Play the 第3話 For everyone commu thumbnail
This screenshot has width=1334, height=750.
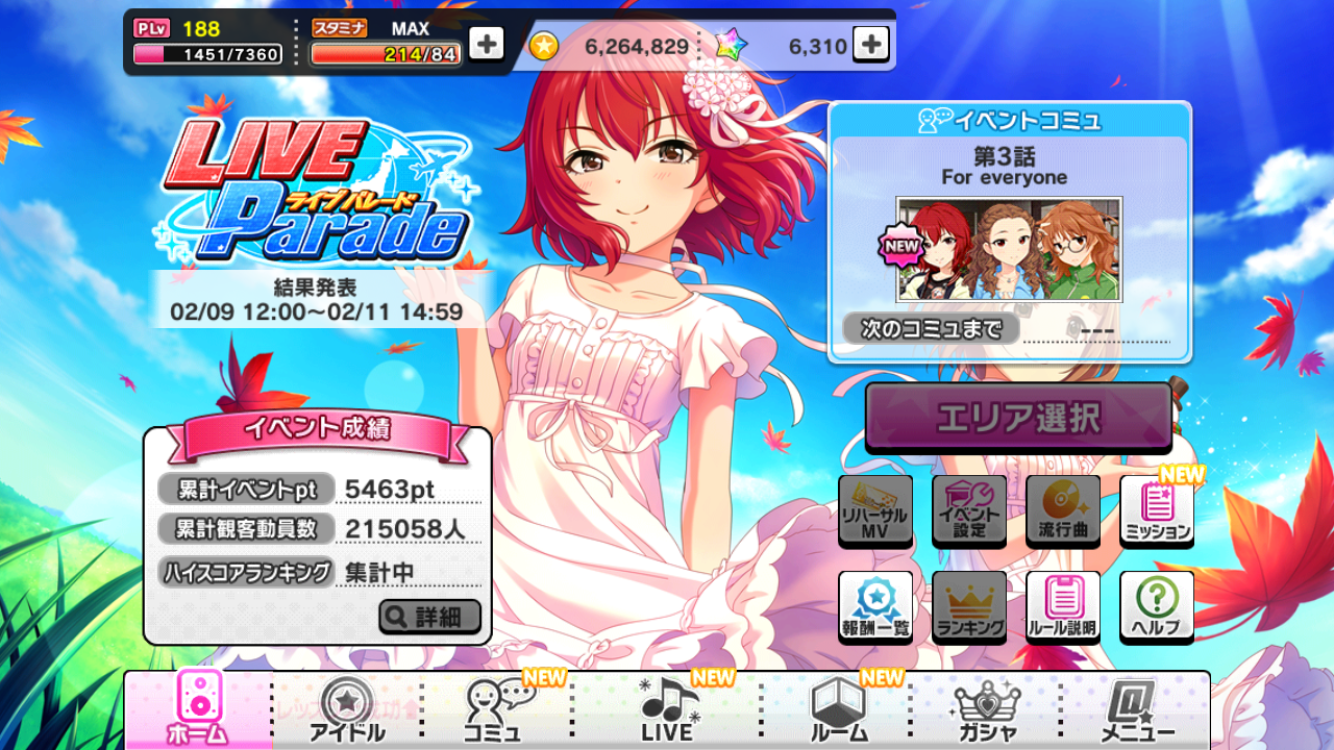point(1009,249)
